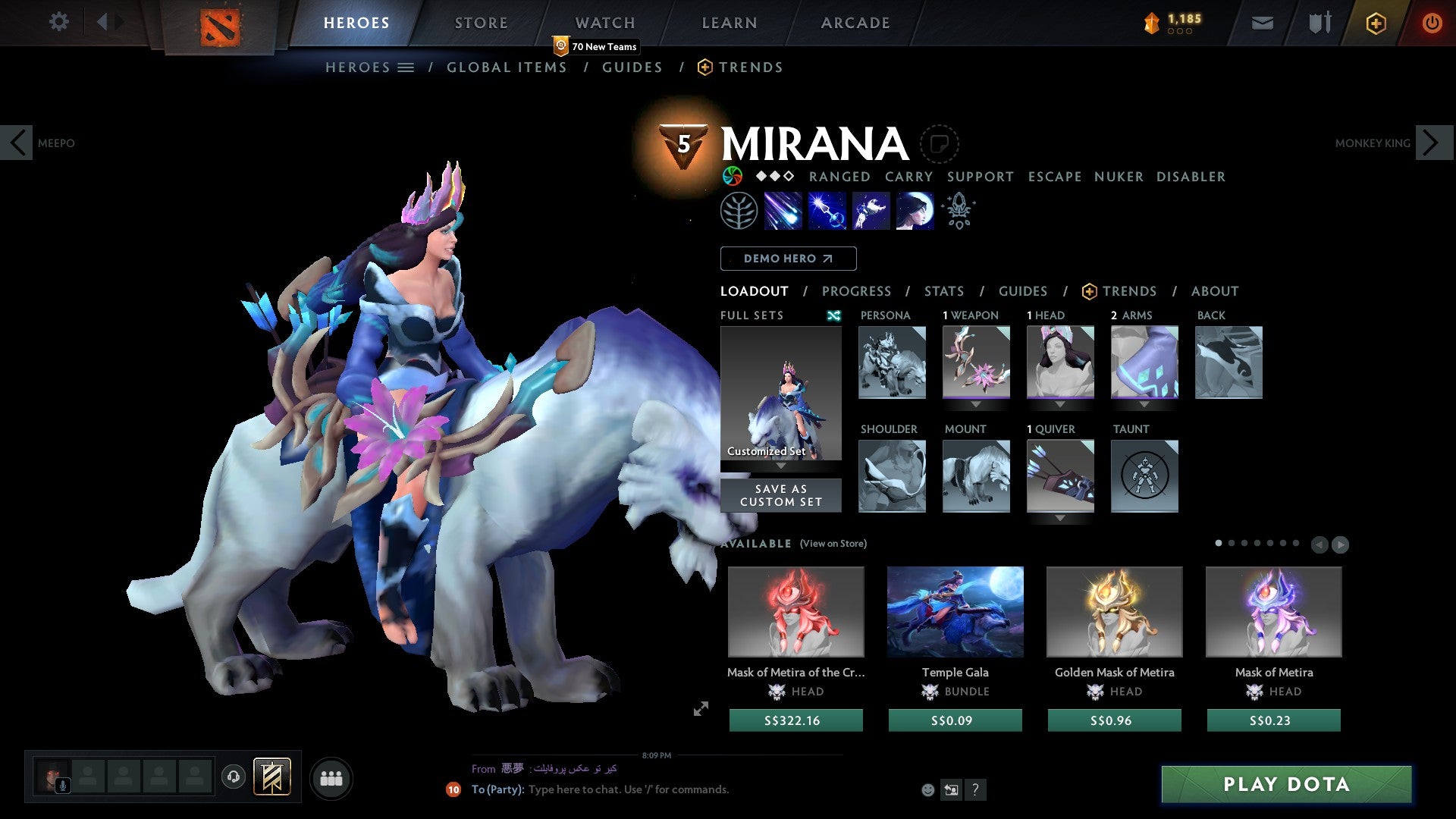Viewport: 1456px width, 819px height.
Task: Open the smiley emoticon picker in chat
Action: [x=927, y=790]
